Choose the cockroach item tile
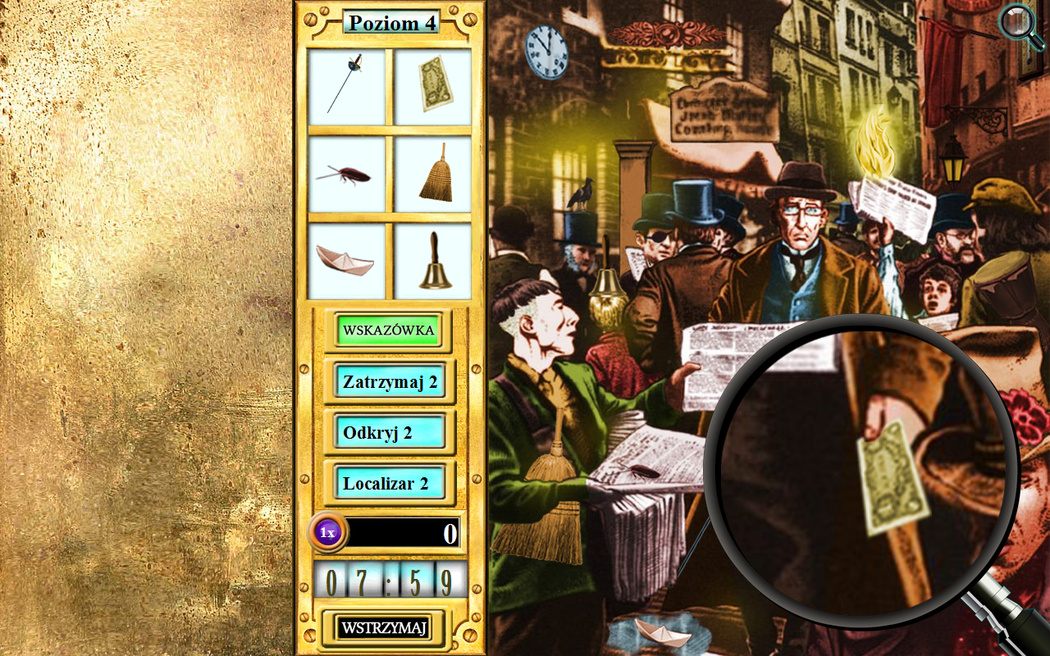 pyautogui.click(x=347, y=174)
